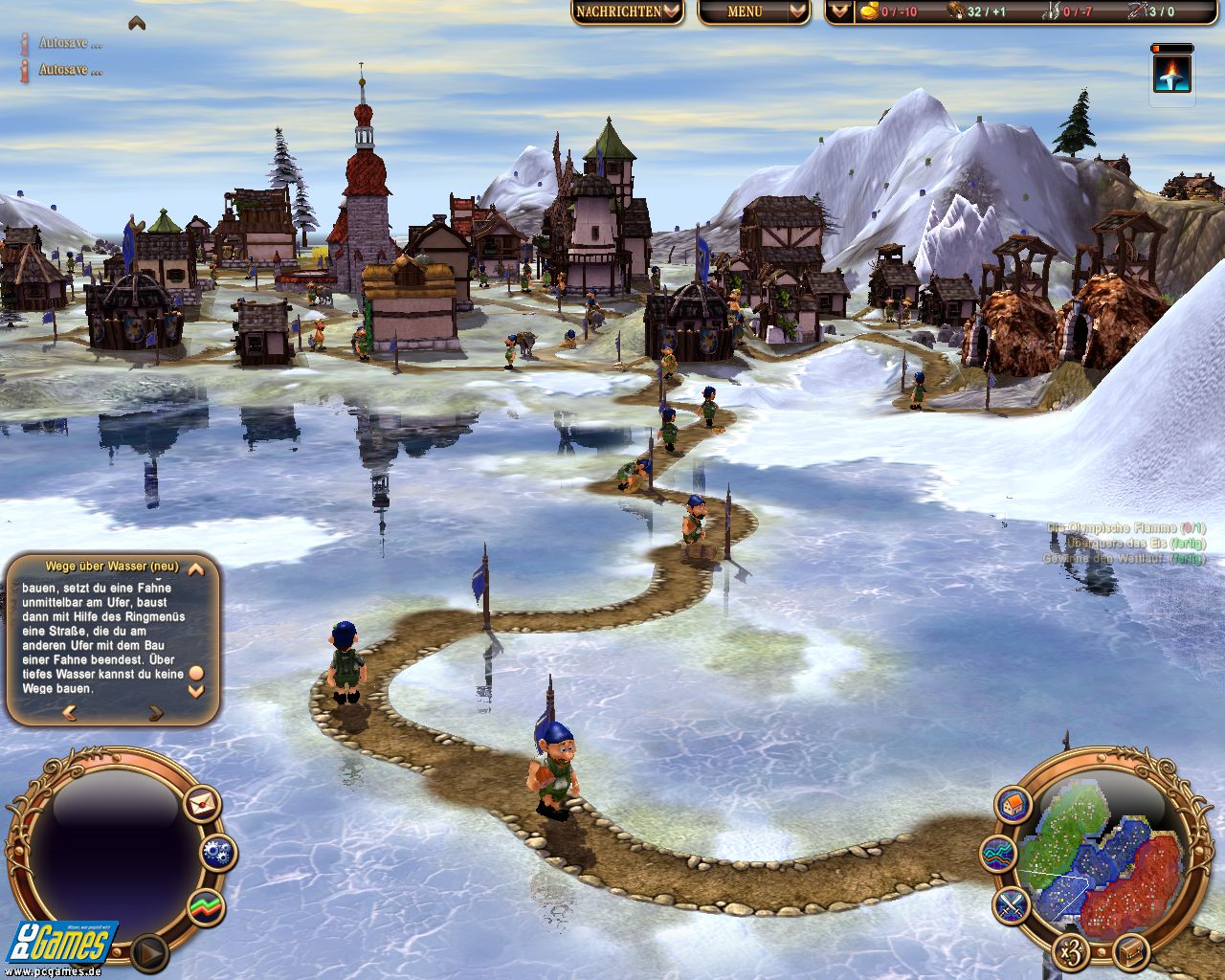The image size is (1225, 980).
Task: Click the play arrow button
Action: pyautogui.click(x=148, y=951)
